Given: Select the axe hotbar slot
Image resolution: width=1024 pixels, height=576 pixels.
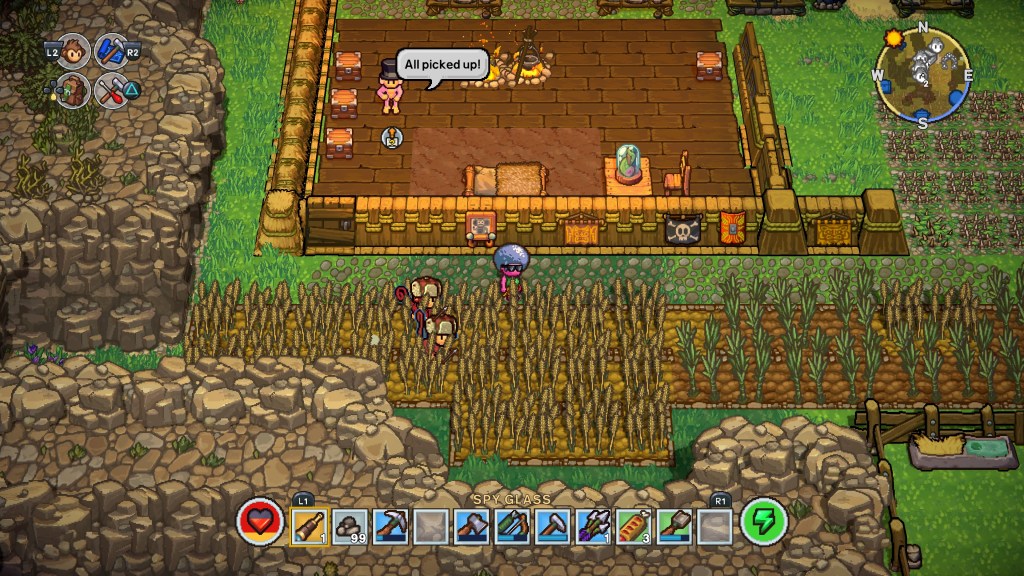Looking at the screenshot, I should click(472, 525).
